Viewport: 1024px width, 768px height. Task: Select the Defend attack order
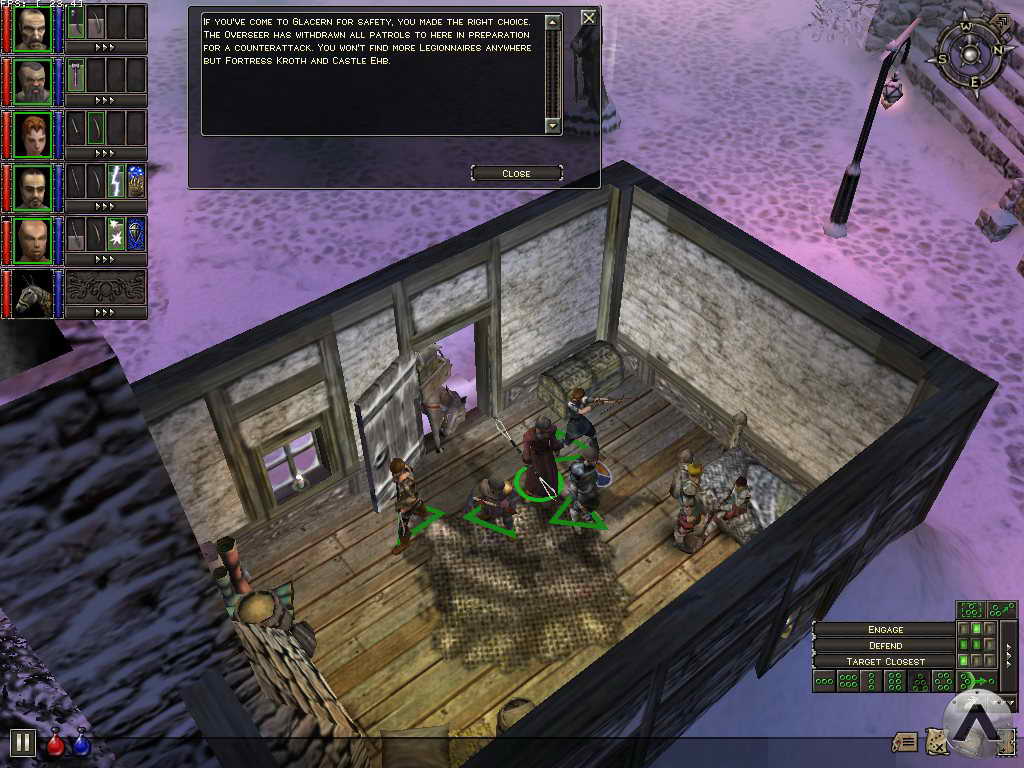pyautogui.click(x=885, y=646)
